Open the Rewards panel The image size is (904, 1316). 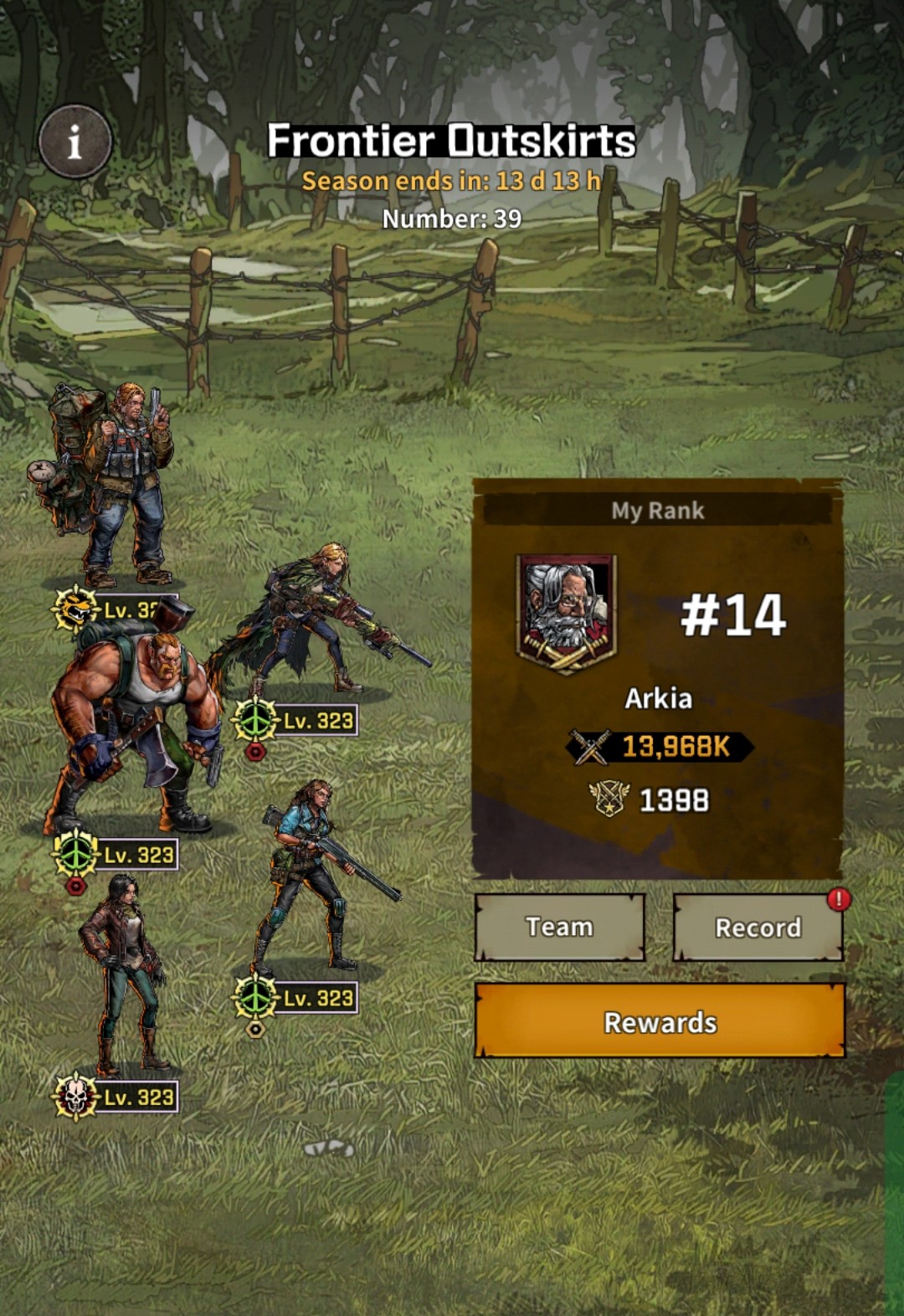pos(660,1021)
